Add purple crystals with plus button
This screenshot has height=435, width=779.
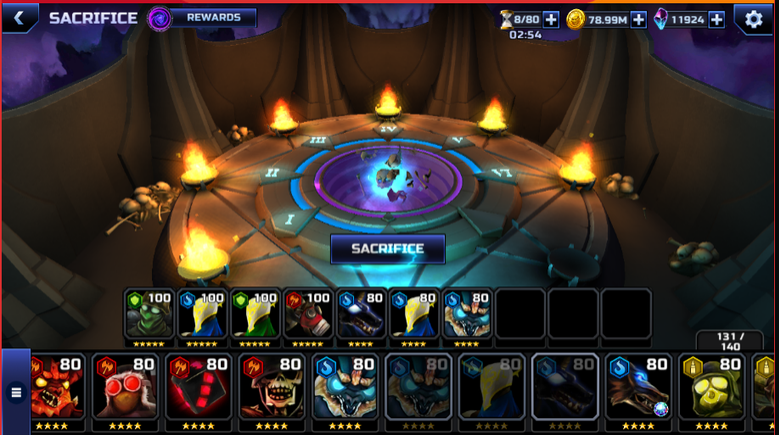click(716, 19)
